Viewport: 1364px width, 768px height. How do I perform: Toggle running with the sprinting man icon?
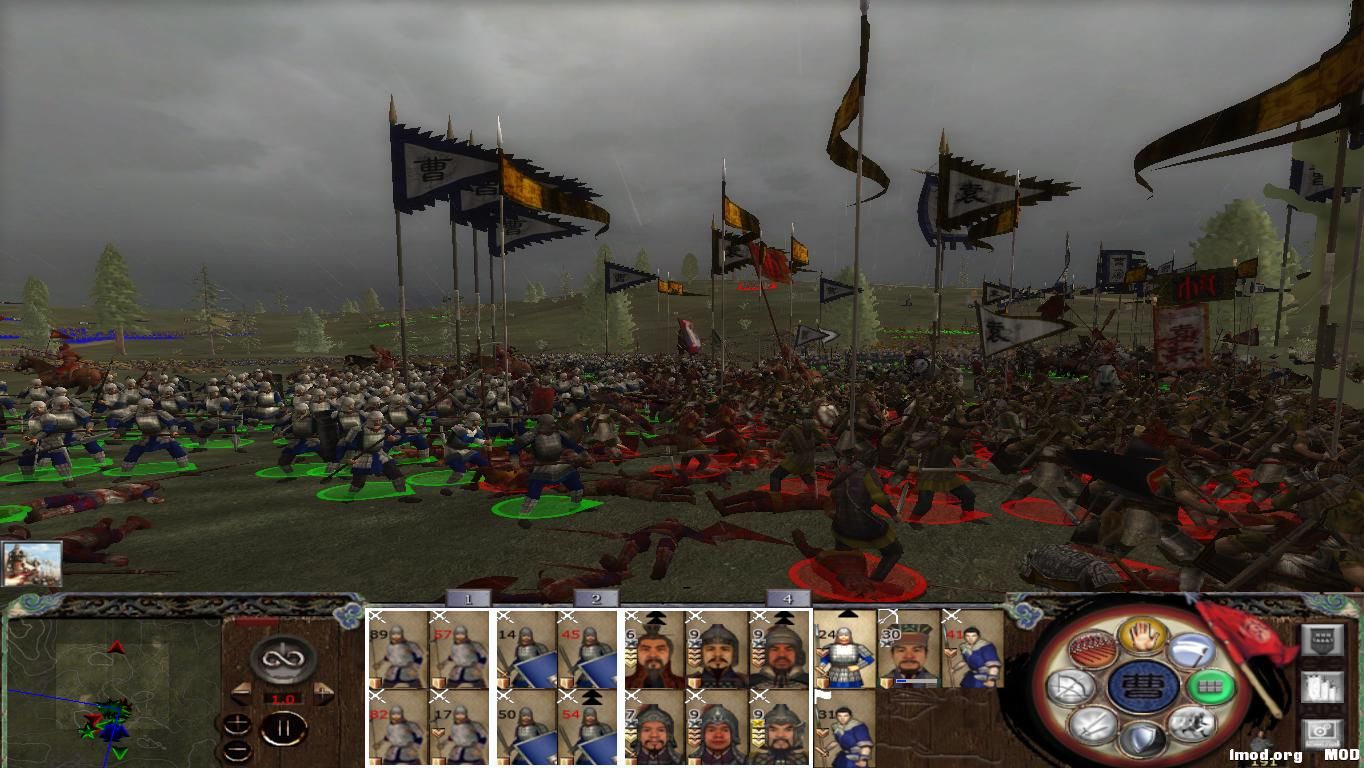pyautogui.click(x=1193, y=724)
